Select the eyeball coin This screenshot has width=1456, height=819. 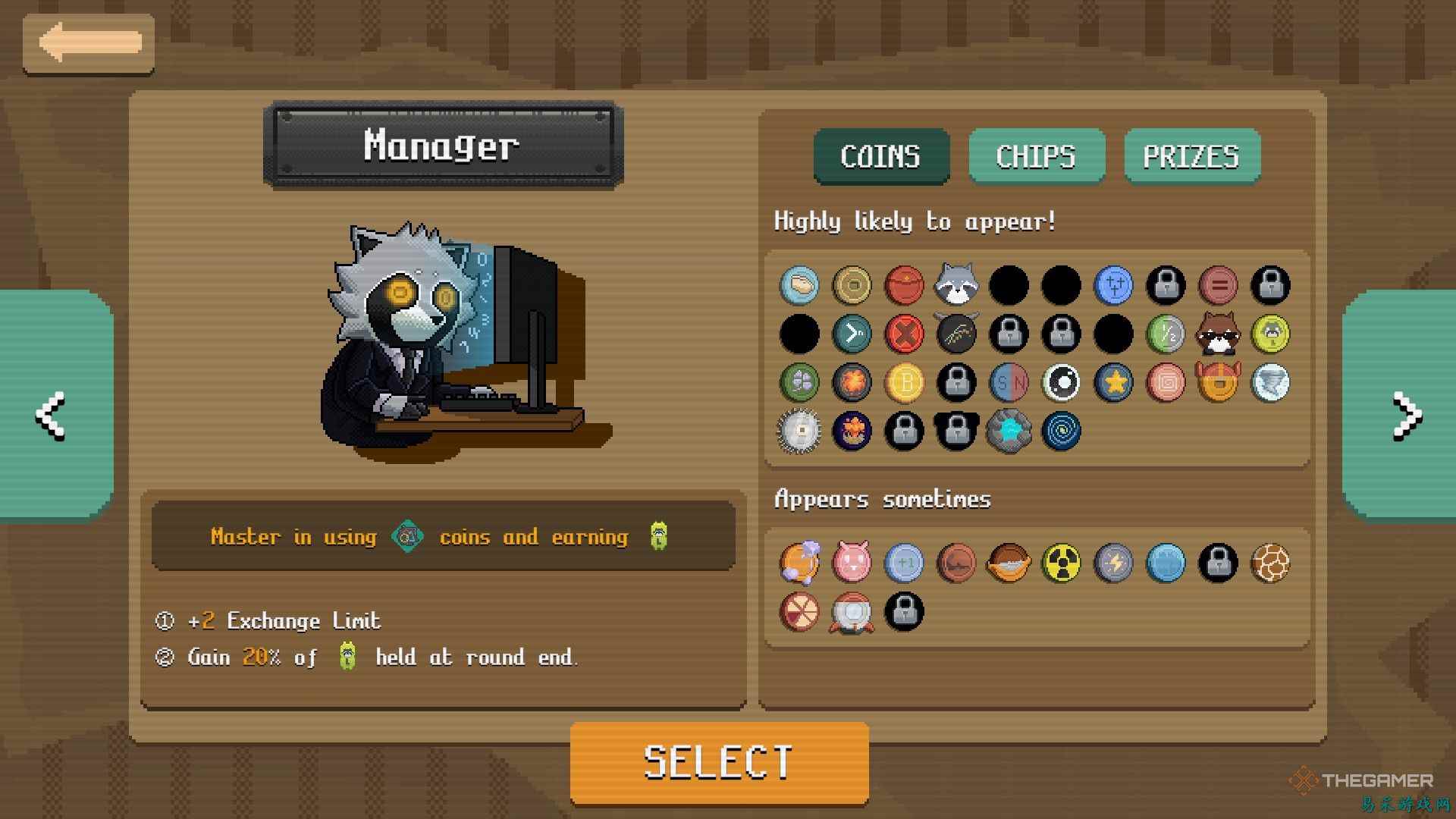1061,383
